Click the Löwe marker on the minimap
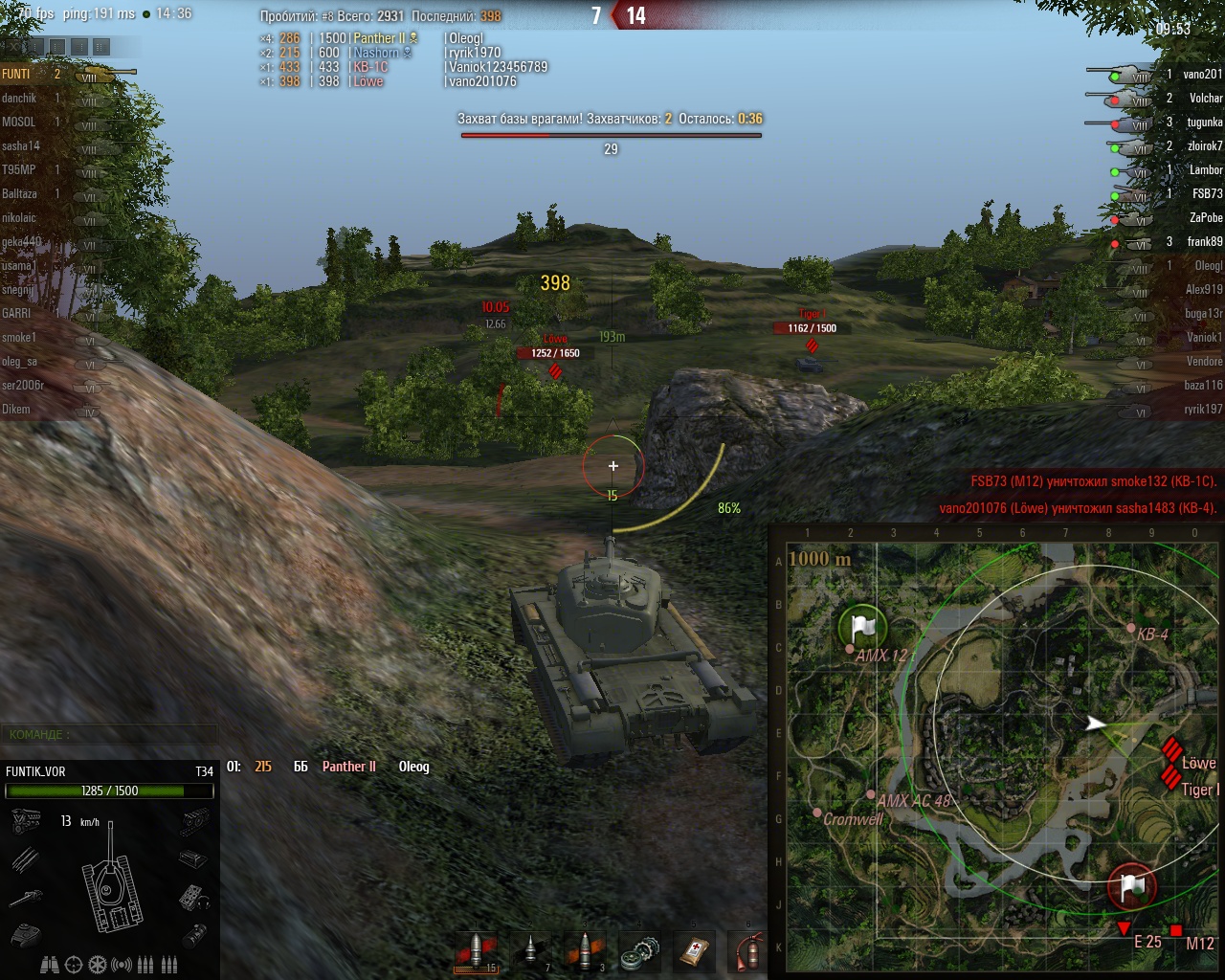Screen dimensions: 1225x980 (x=1171, y=750)
